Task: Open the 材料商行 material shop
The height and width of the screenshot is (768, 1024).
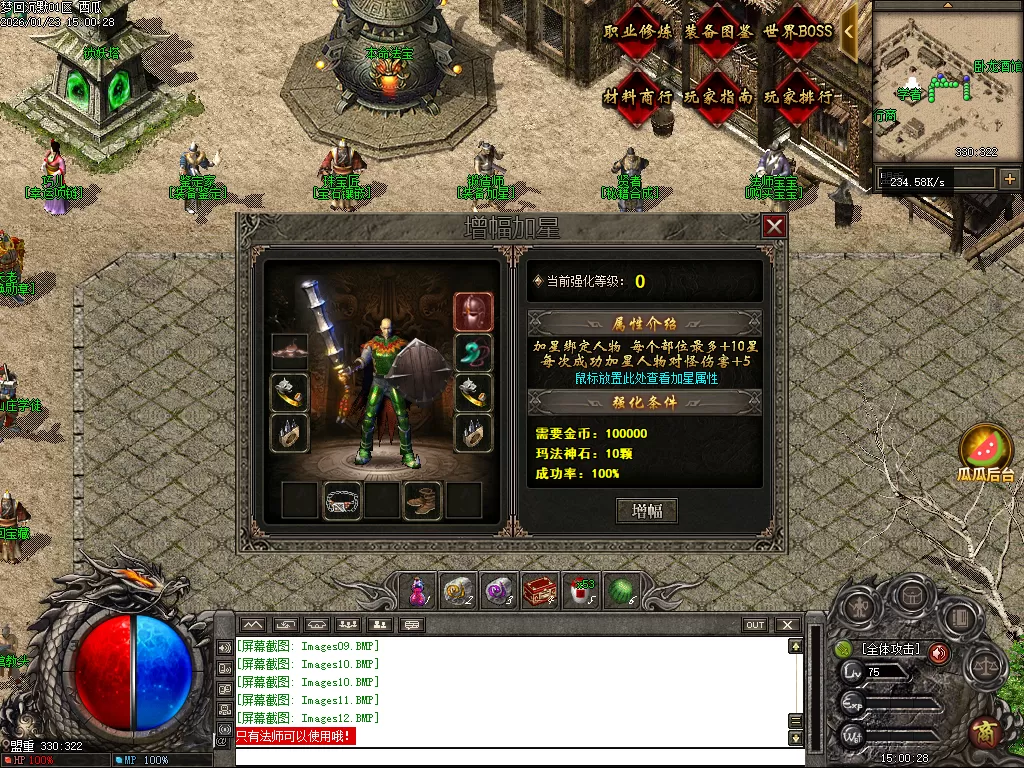Action: pos(638,97)
